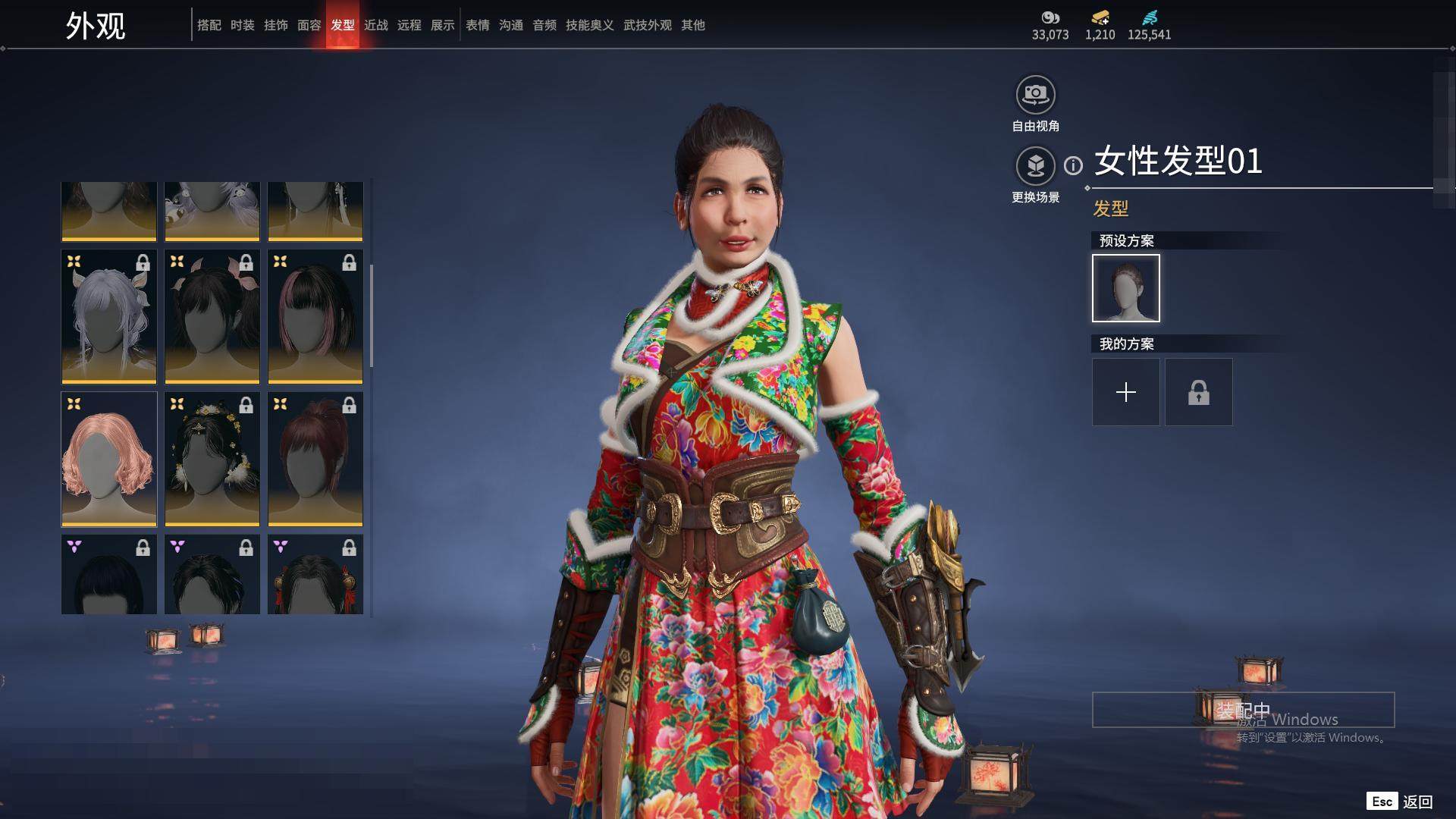Go to the 表情 emotes tab
The width and height of the screenshot is (1456, 819).
478,25
